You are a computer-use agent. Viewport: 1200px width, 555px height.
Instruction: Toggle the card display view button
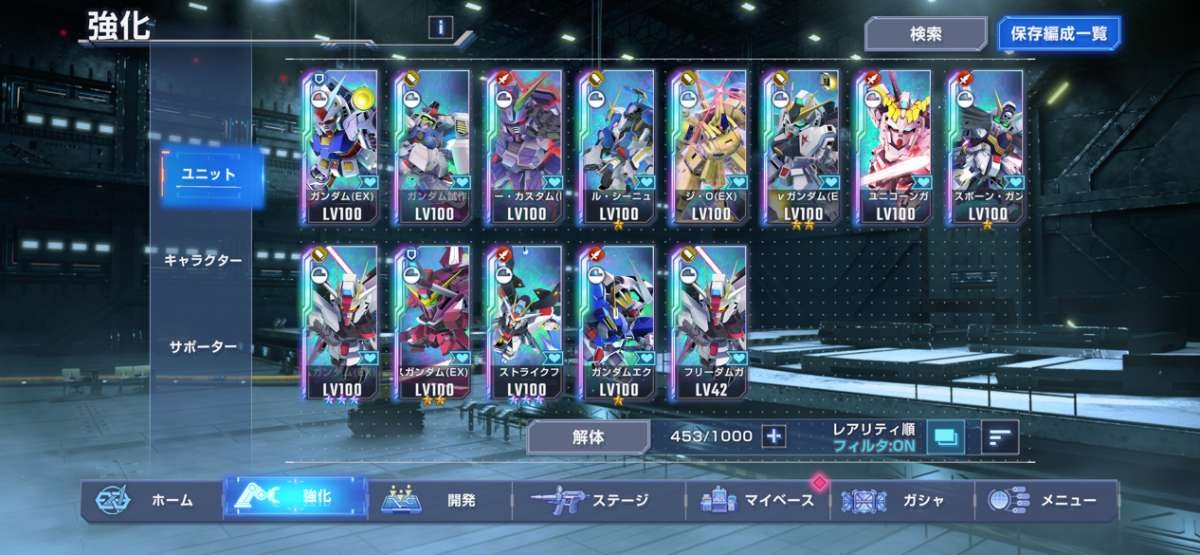(945, 436)
